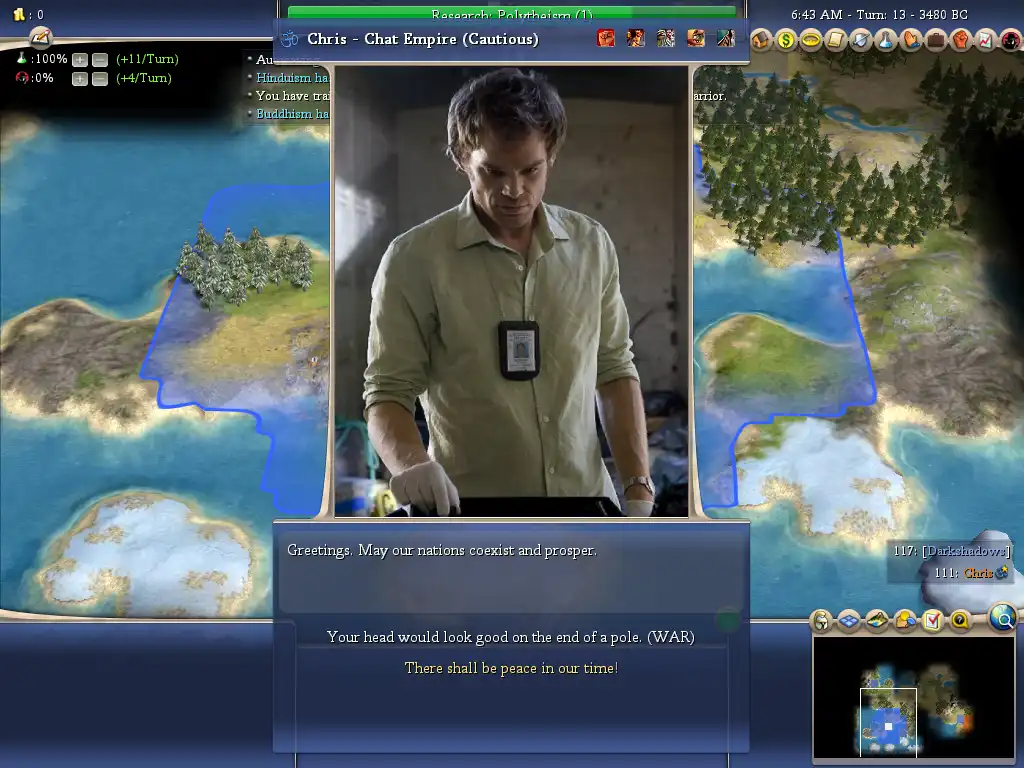Open the Domestic Advisor house icon
This screenshot has width=1024, height=768.
[x=761, y=40]
